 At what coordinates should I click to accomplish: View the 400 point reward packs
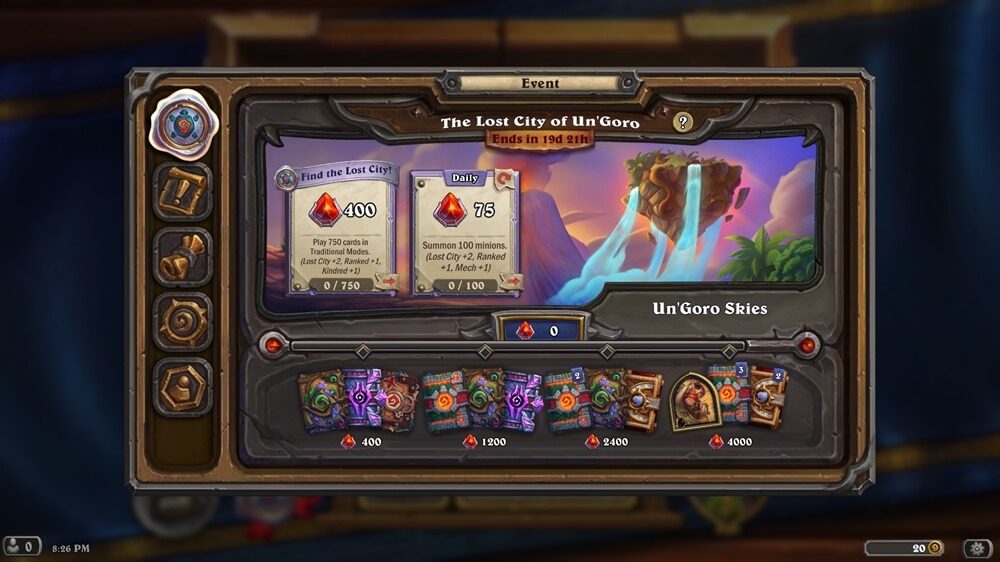[358, 401]
